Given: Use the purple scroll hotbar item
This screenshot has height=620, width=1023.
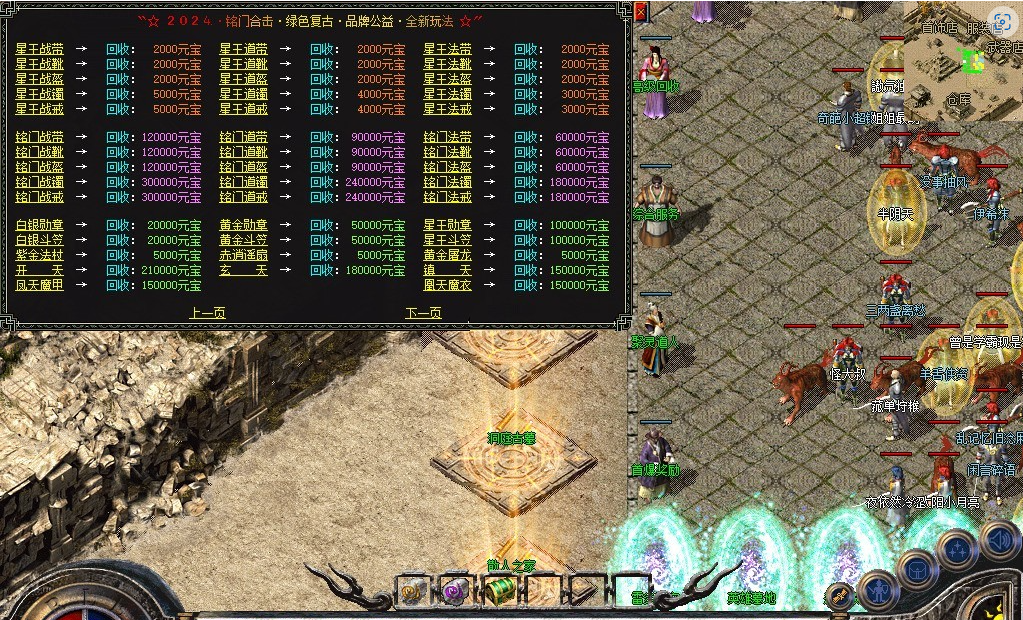Looking at the screenshot, I should [456, 591].
